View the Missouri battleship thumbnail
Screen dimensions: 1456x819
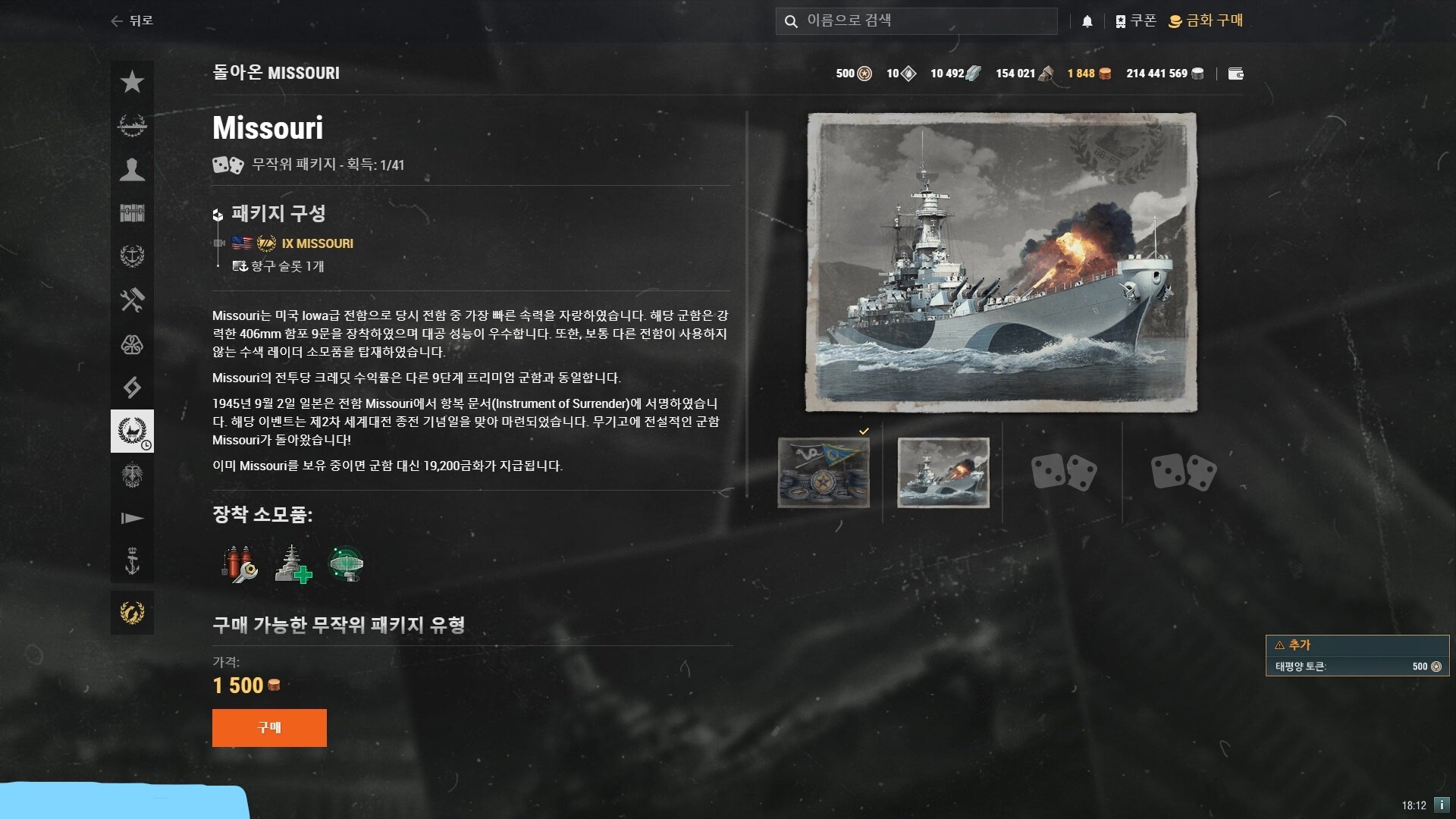[943, 472]
